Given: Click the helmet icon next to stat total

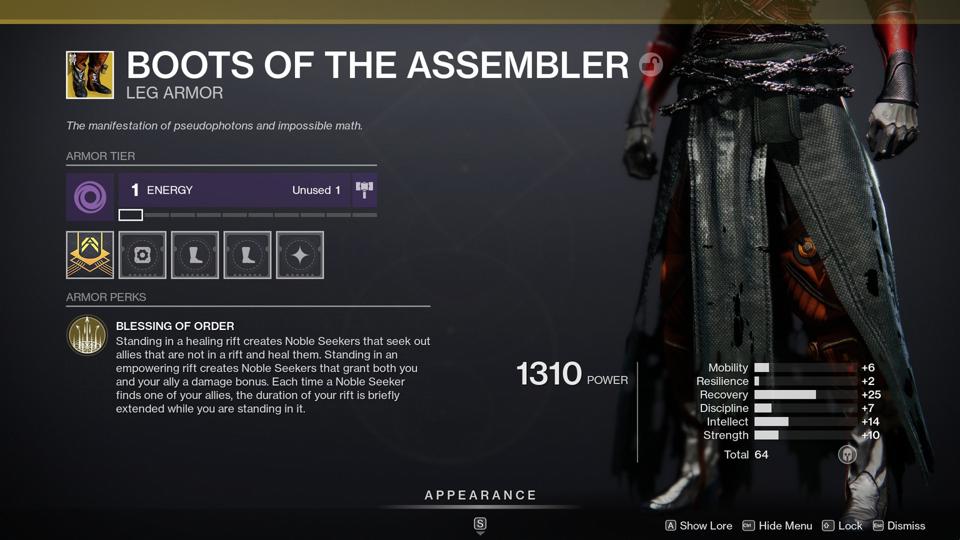Looking at the screenshot, I should [847, 455].
